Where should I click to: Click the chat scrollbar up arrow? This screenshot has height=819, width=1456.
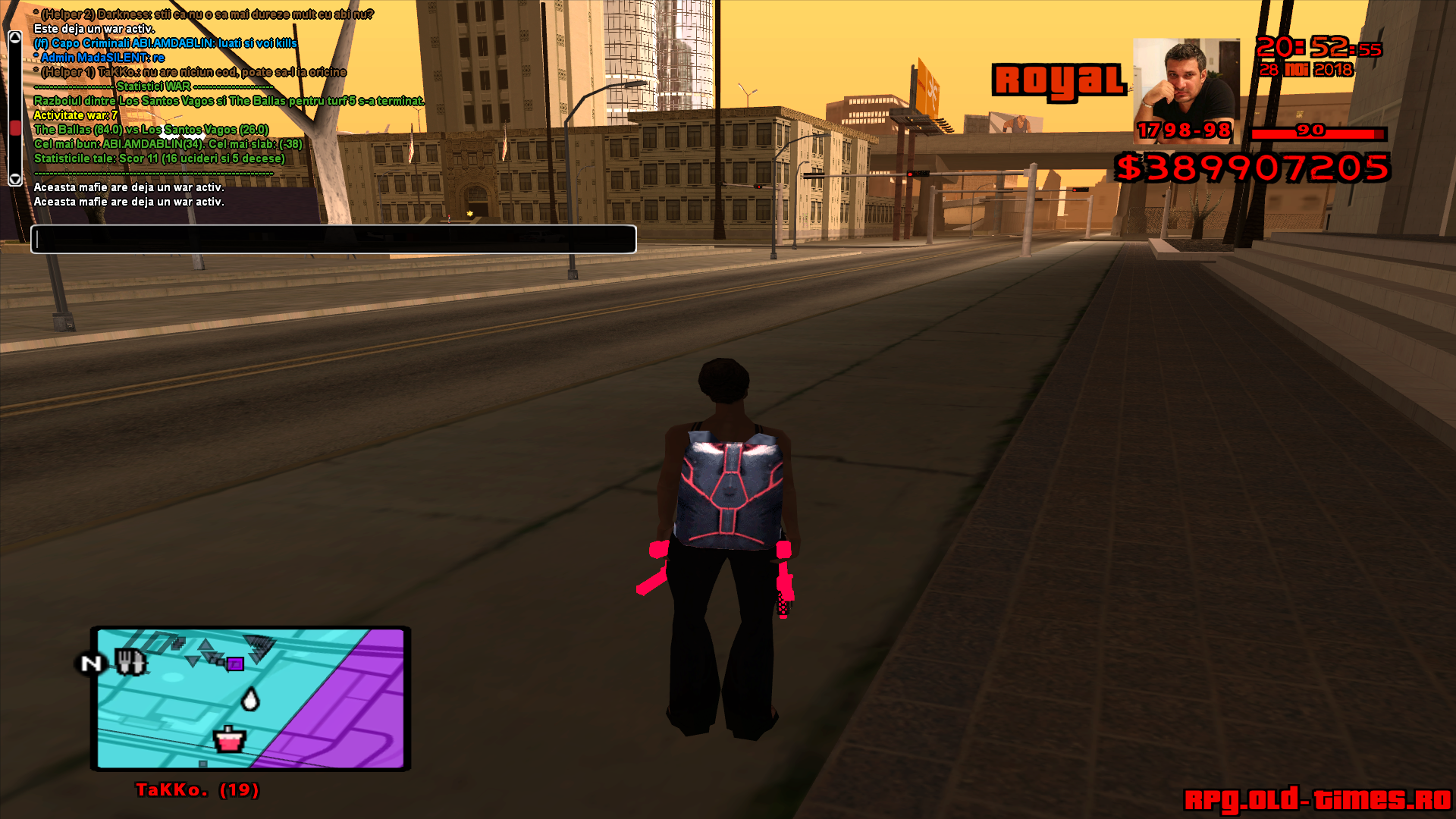pos(14,37)
